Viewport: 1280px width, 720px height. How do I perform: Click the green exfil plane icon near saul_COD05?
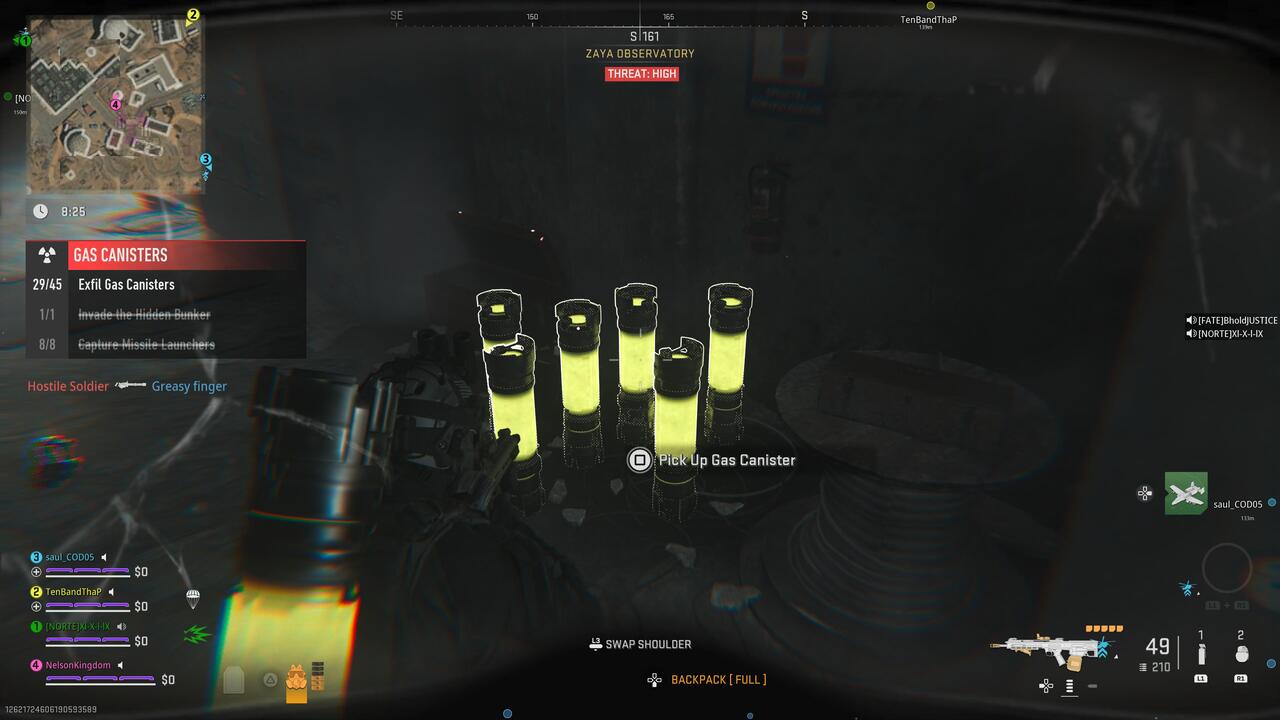pos(1186,493)
